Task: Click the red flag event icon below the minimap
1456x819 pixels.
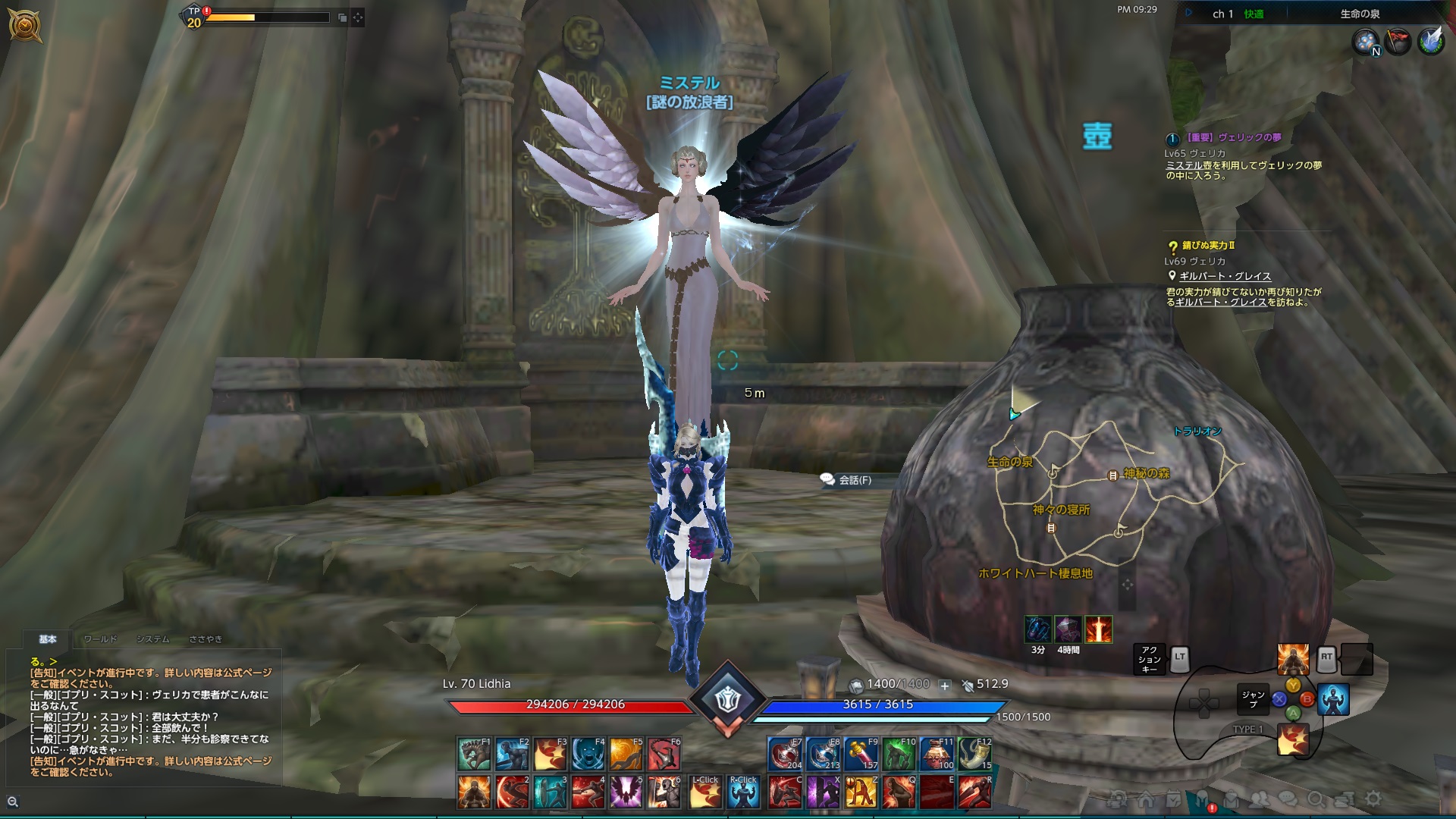Action: (1397, 42)
